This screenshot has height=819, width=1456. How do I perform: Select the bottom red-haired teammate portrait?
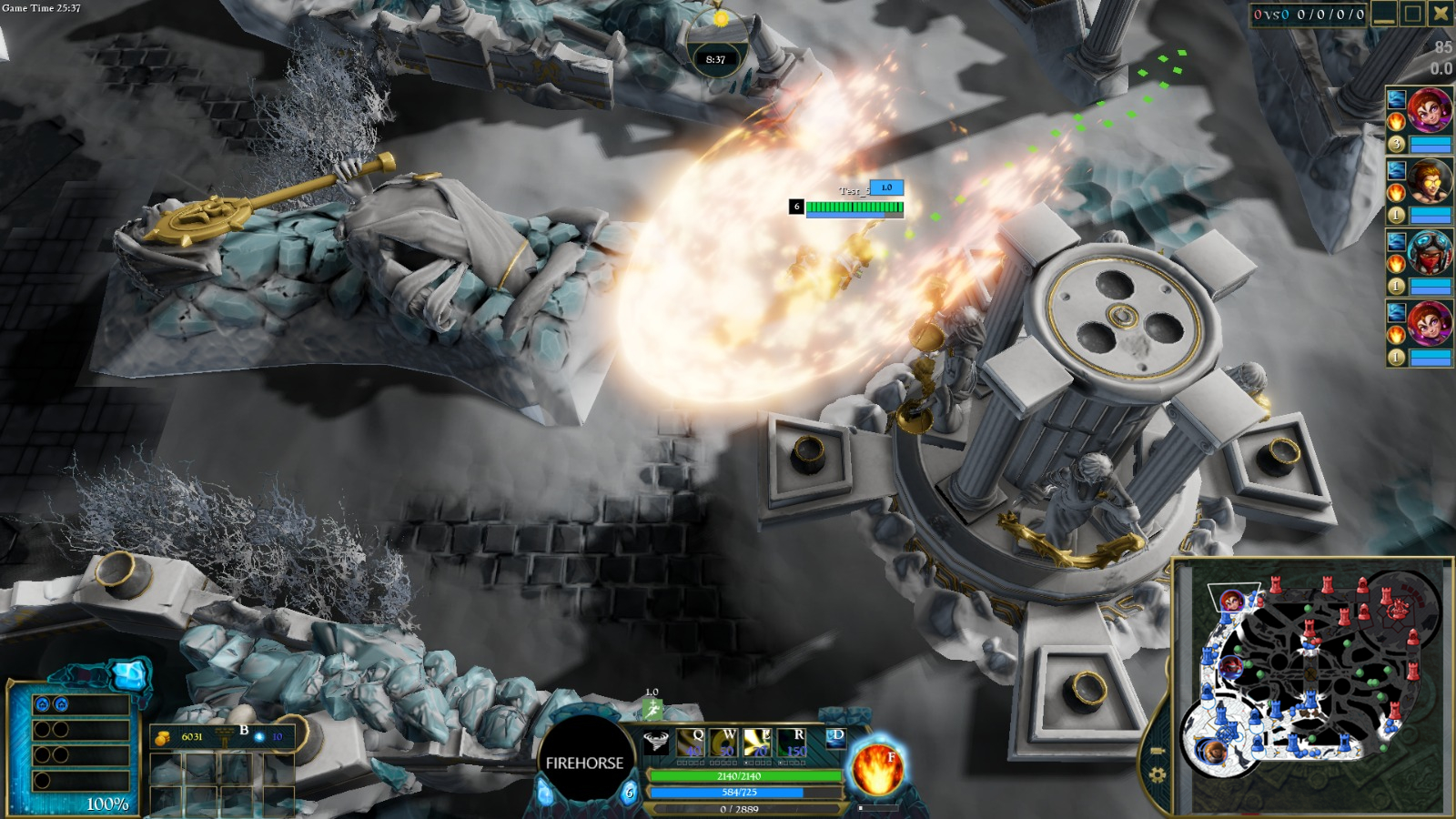[x=1429, y=324]
